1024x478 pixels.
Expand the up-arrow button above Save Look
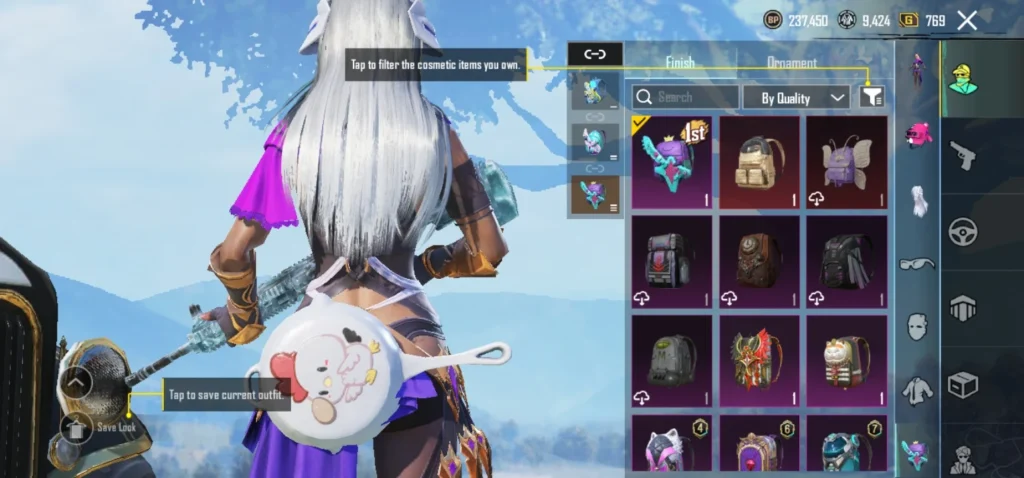click(77, 381)
